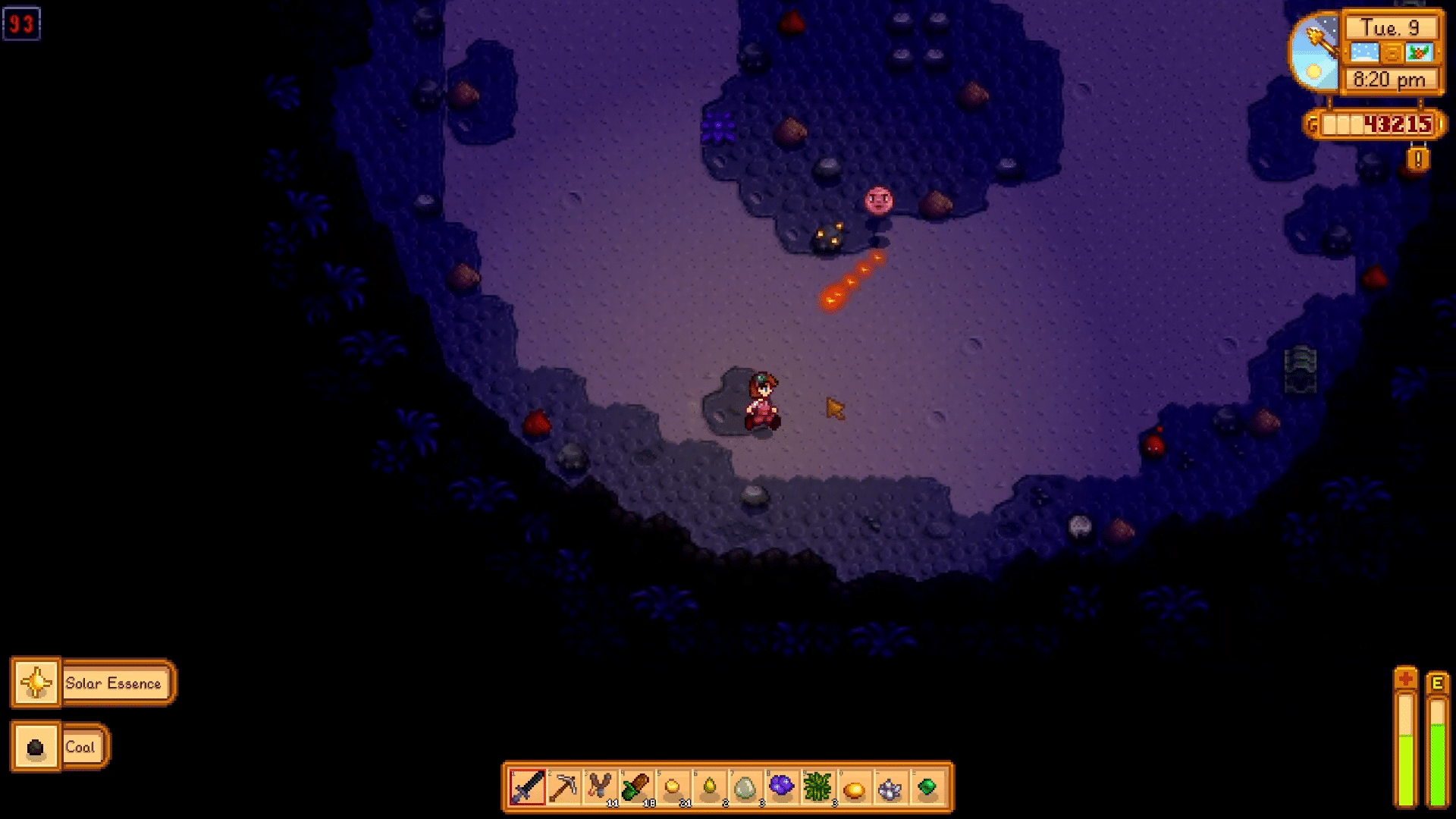The image size is (1456, 819).
Task: Select the purple ore cluster slot
Action: (782, 788)
